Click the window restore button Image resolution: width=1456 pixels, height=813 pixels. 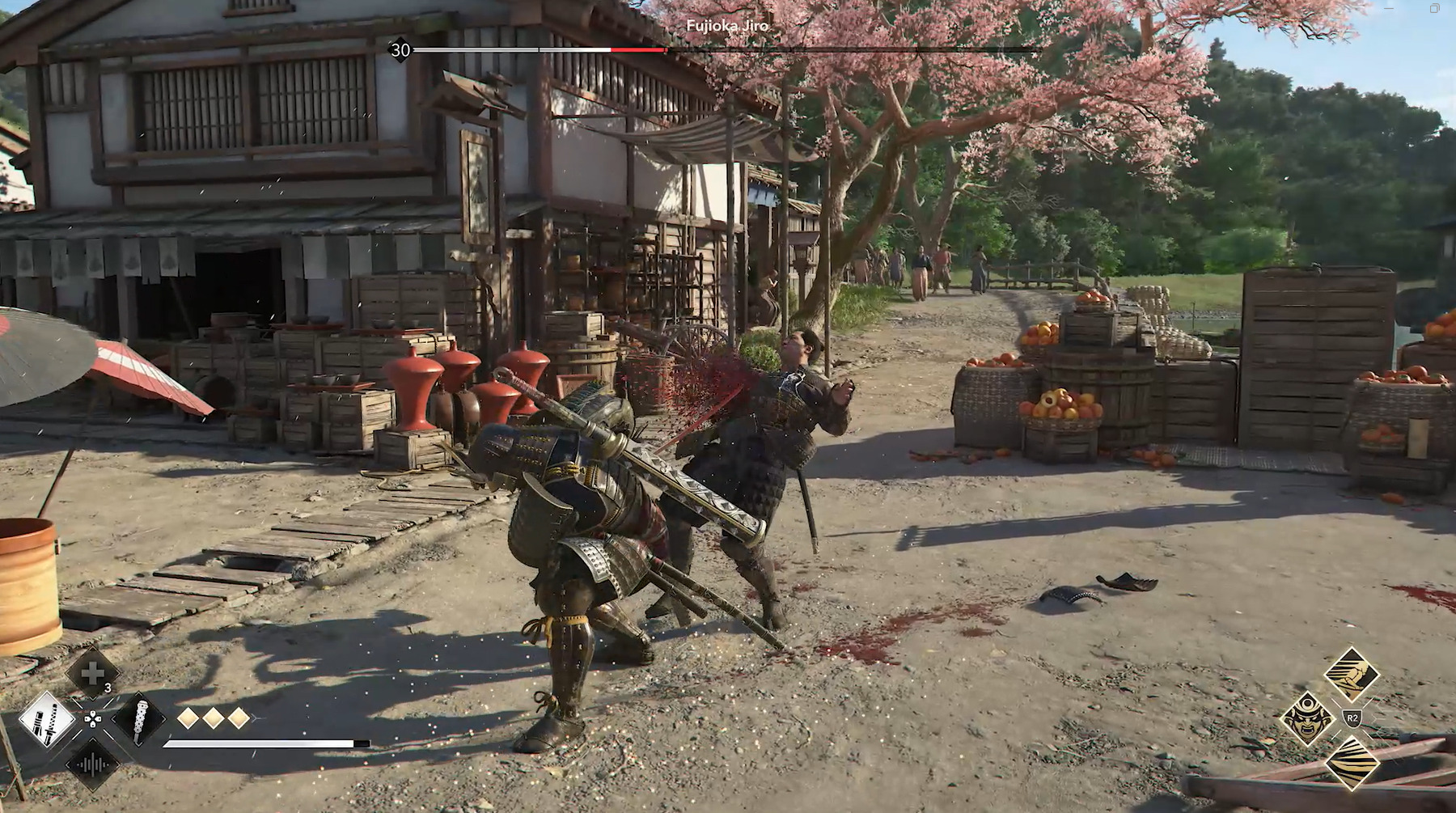coord(1434,9)
